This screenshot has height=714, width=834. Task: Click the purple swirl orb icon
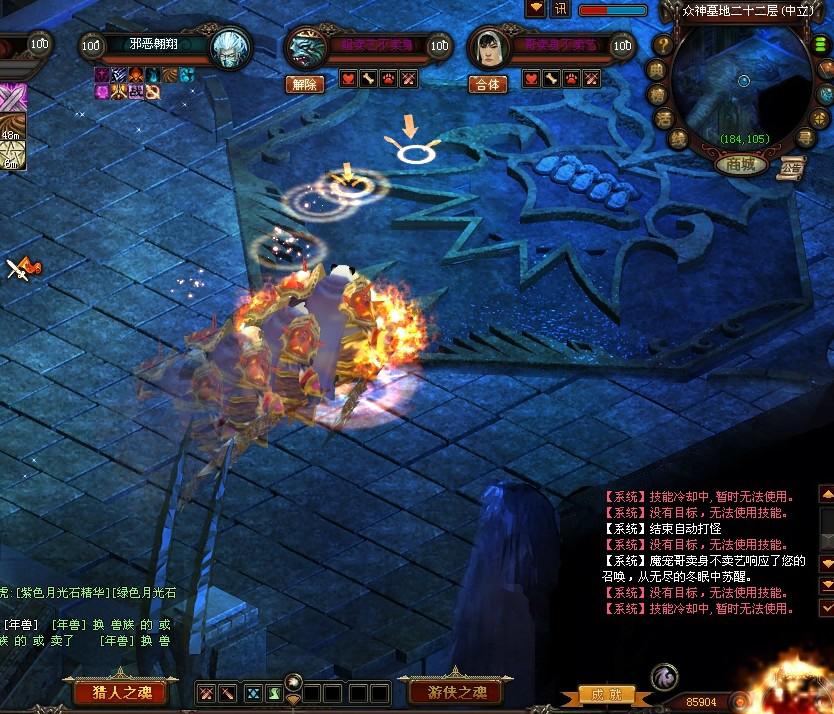[x=664, y=678]
